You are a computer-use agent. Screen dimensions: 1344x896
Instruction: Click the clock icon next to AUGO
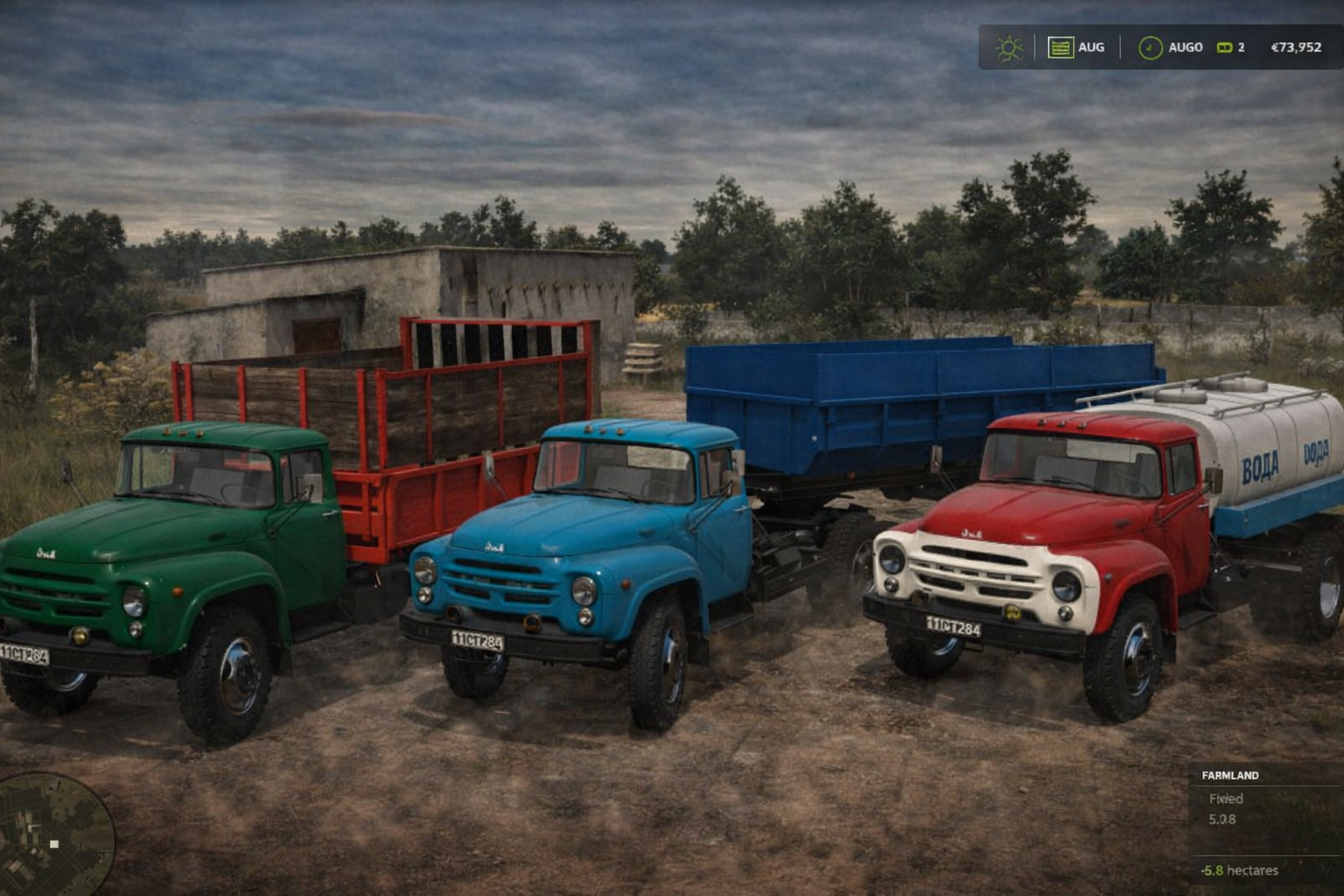[1149, 46]
